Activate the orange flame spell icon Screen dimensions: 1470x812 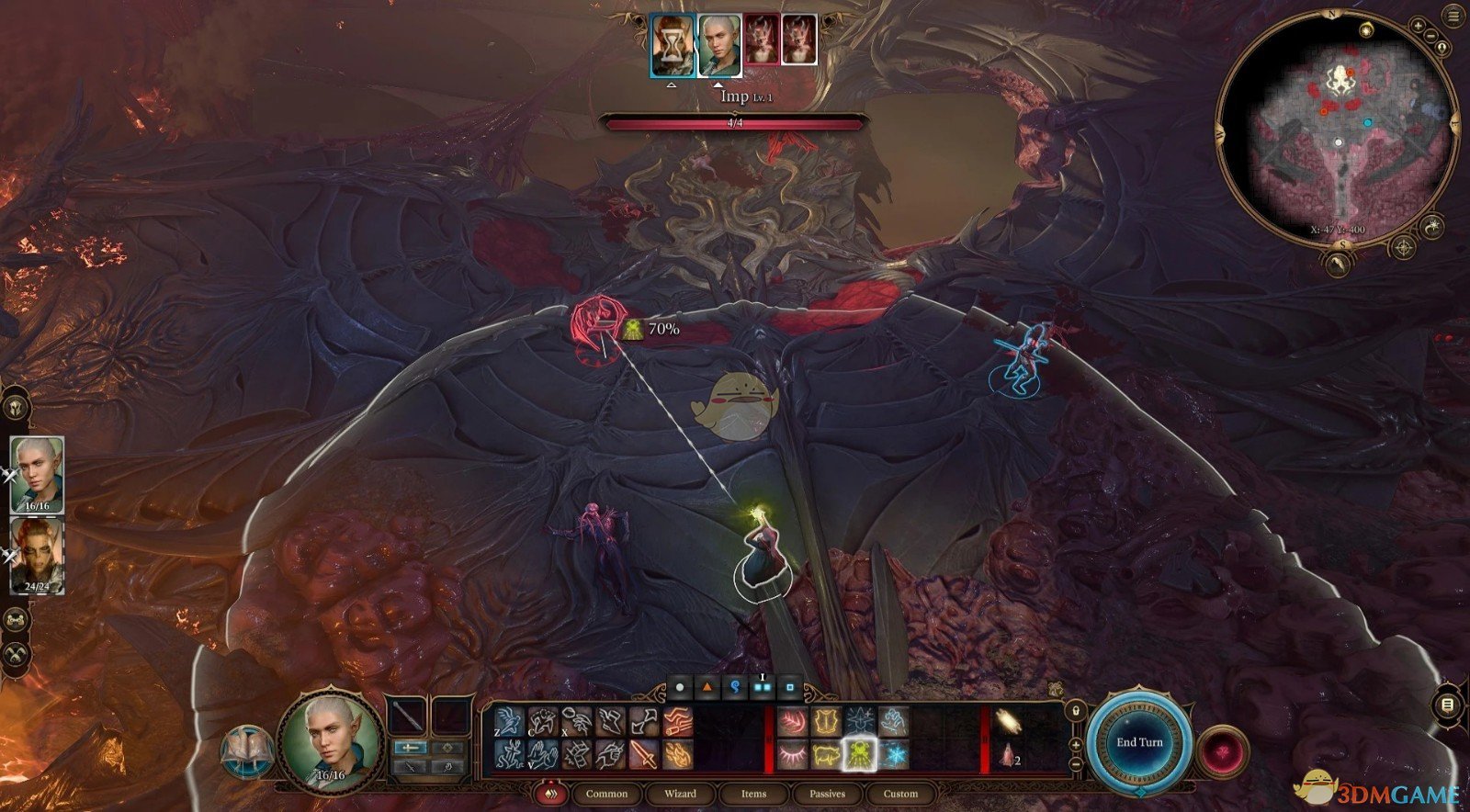[677, 755]
